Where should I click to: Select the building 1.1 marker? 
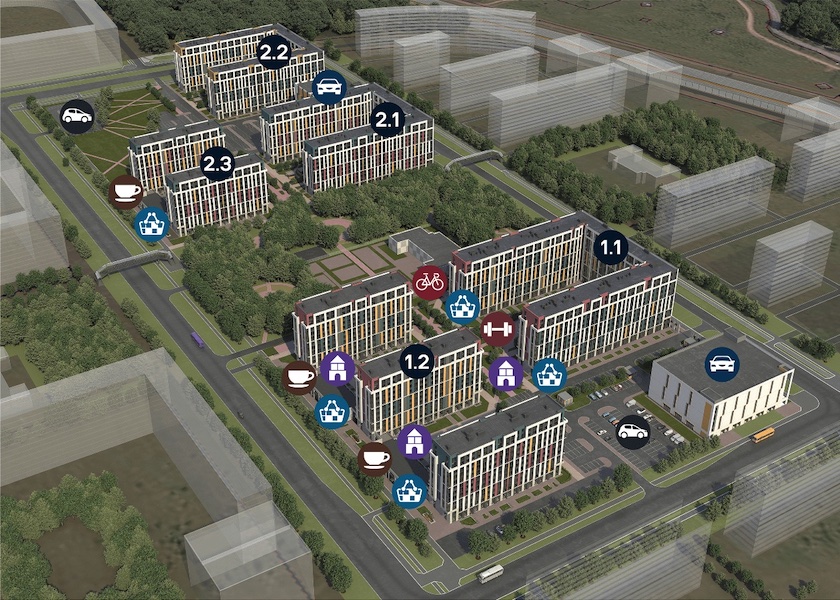pyautogui.click(x=610, y=246)
